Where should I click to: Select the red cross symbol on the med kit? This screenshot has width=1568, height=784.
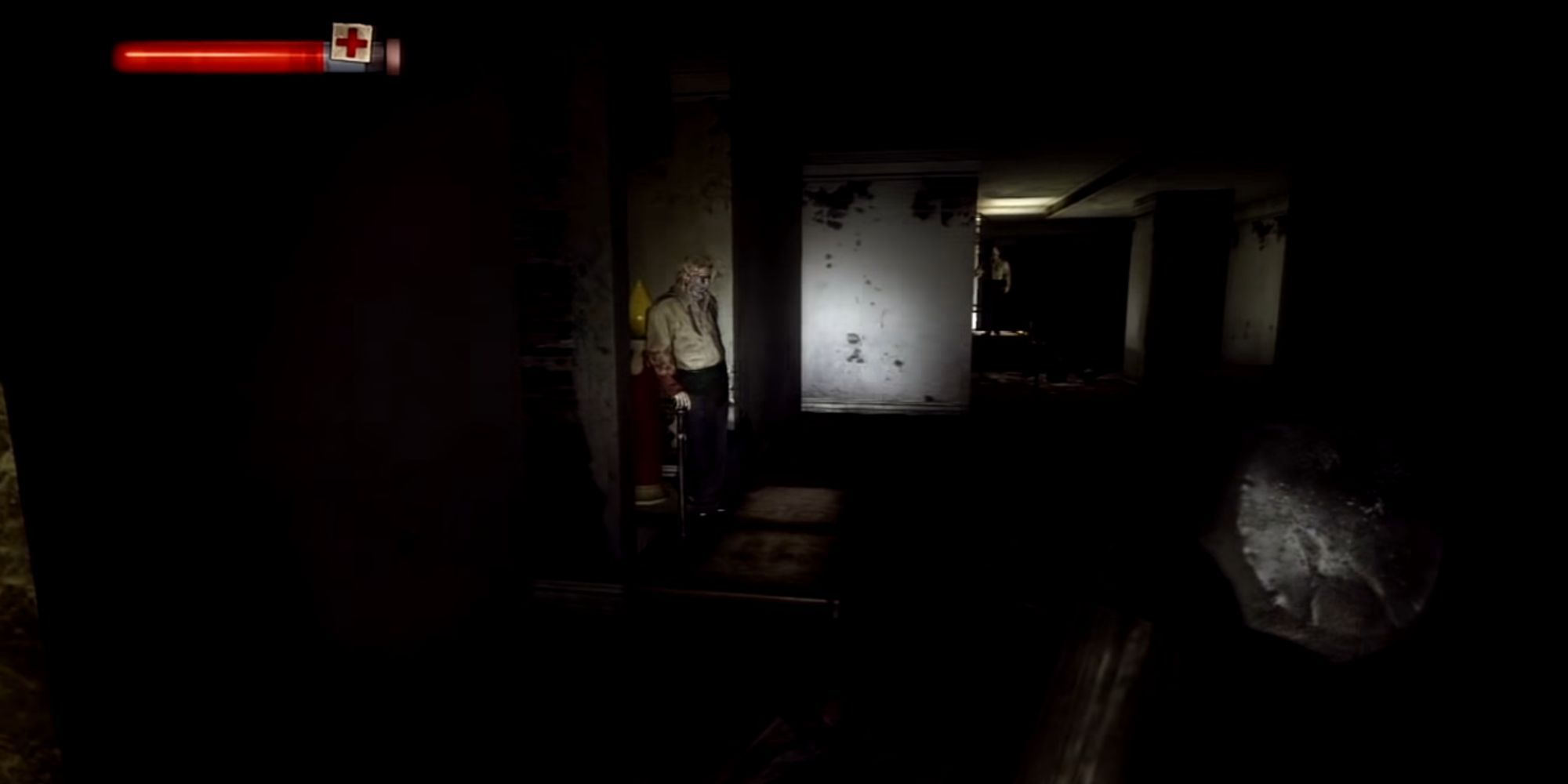coord(352,42)
